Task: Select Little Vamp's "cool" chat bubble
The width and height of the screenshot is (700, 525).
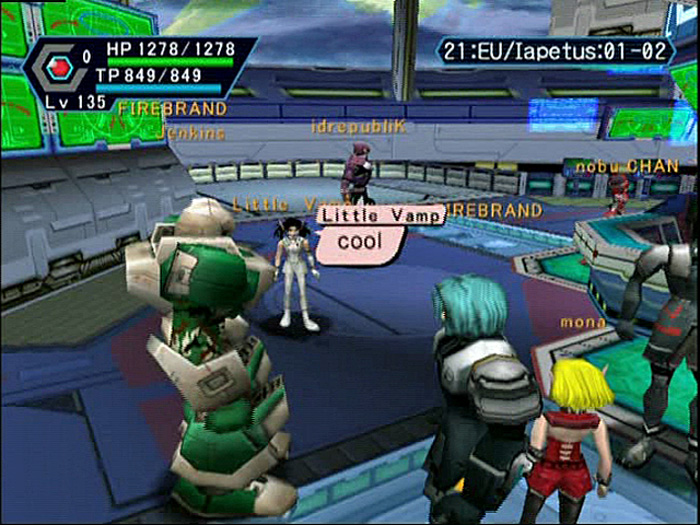Action: (361, 240)
